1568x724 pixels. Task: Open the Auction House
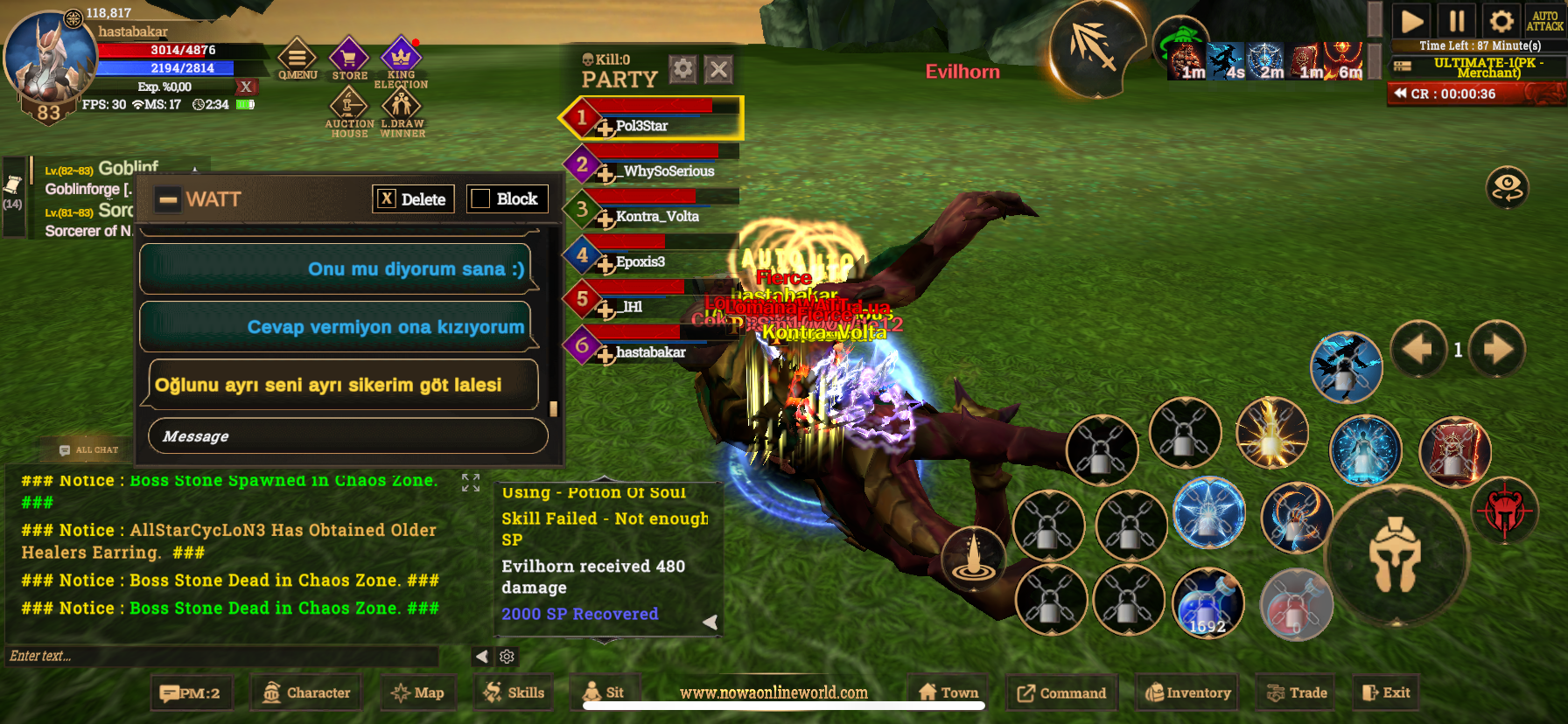(349, 111)
